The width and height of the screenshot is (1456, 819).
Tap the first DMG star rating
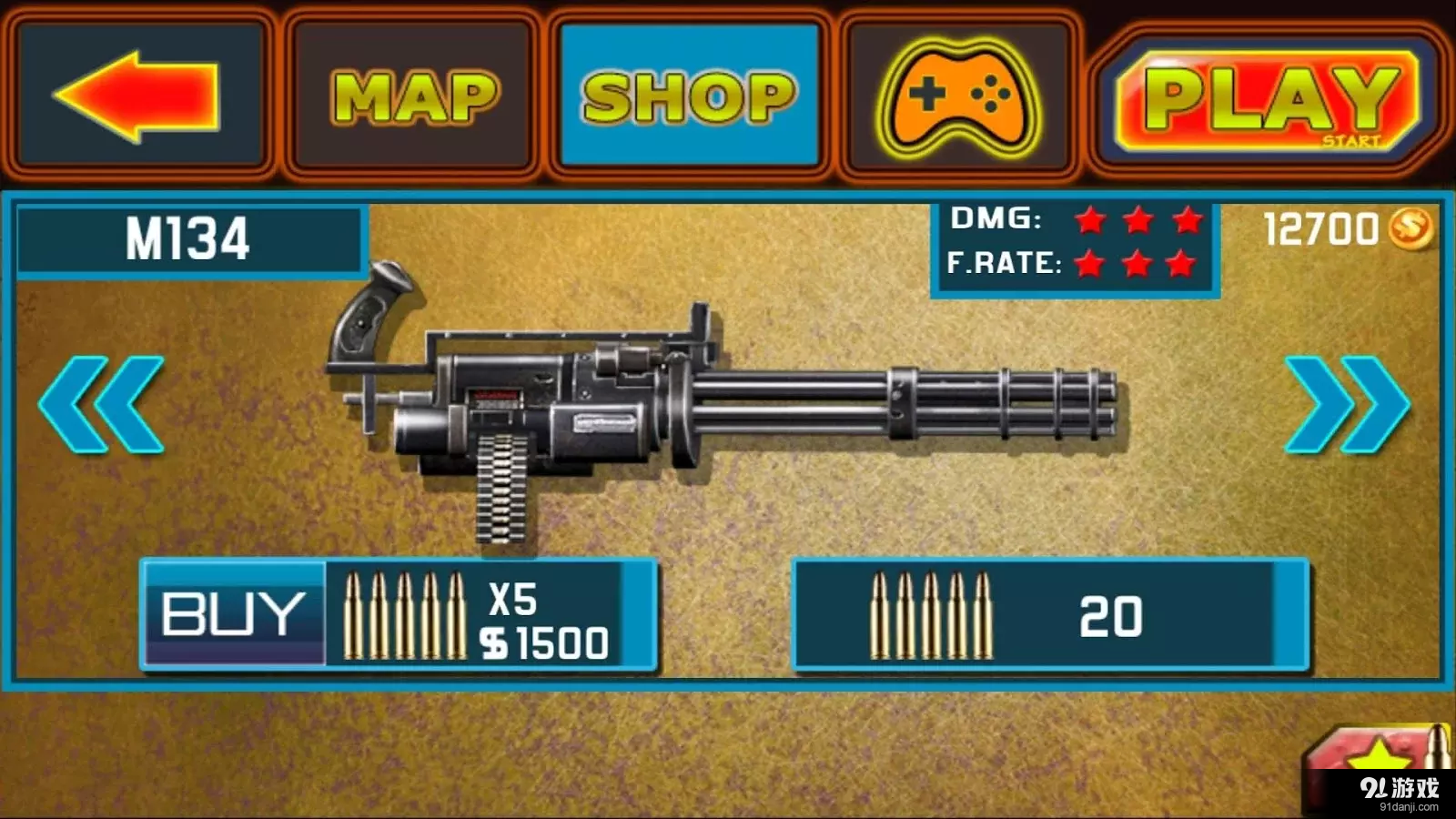coord(1089,220)
